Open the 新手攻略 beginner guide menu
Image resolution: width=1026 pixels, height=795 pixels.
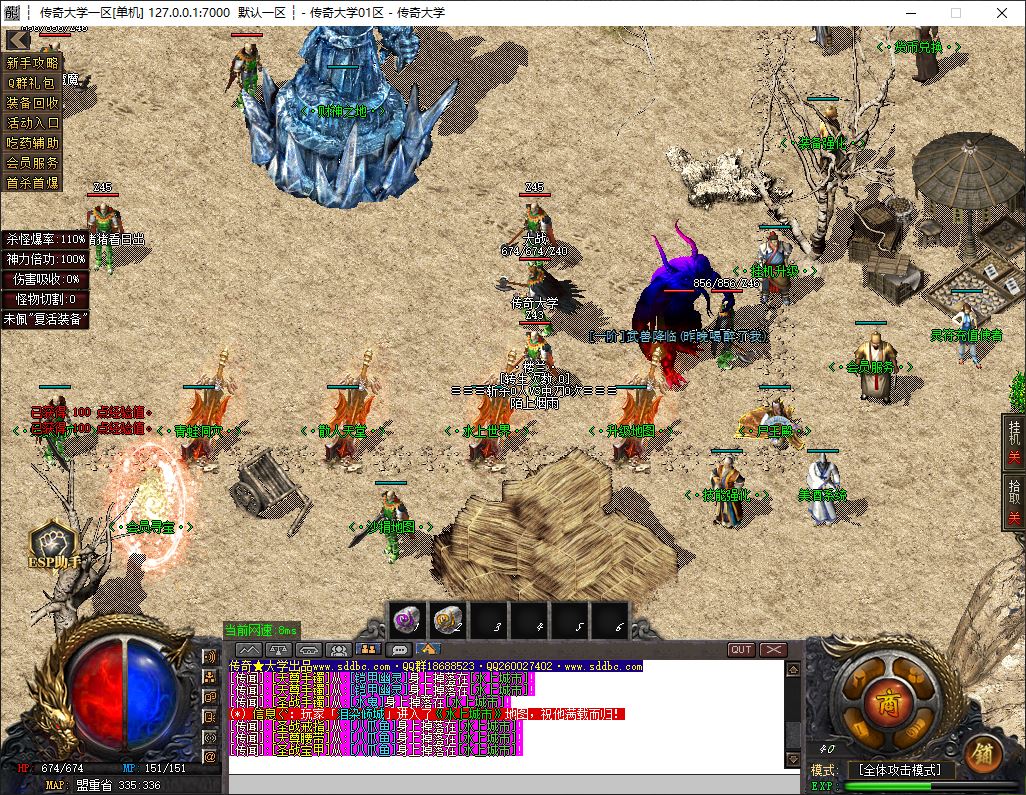[x=33, y=63]
